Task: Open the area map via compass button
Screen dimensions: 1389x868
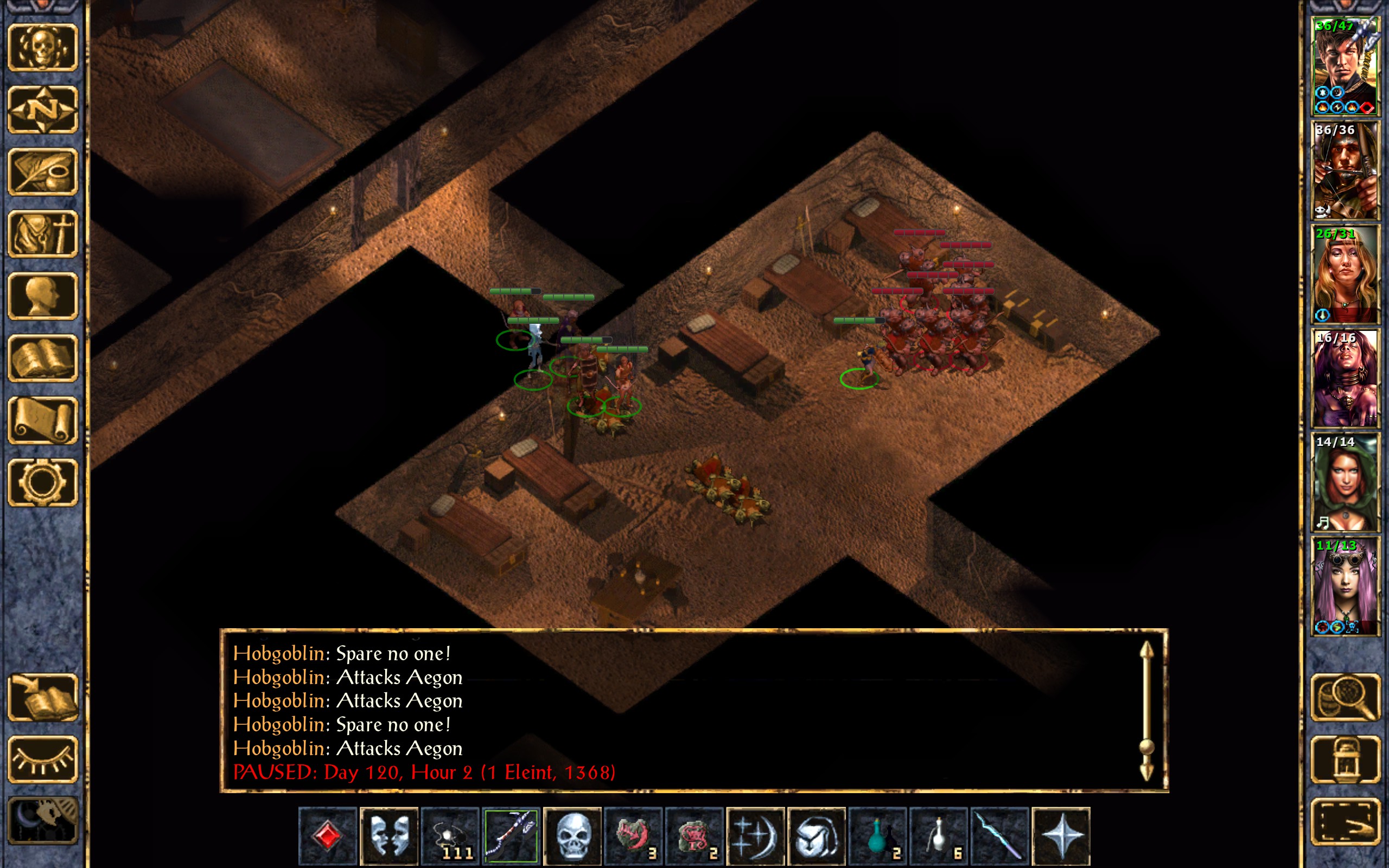Action: (x=43, y=109)
